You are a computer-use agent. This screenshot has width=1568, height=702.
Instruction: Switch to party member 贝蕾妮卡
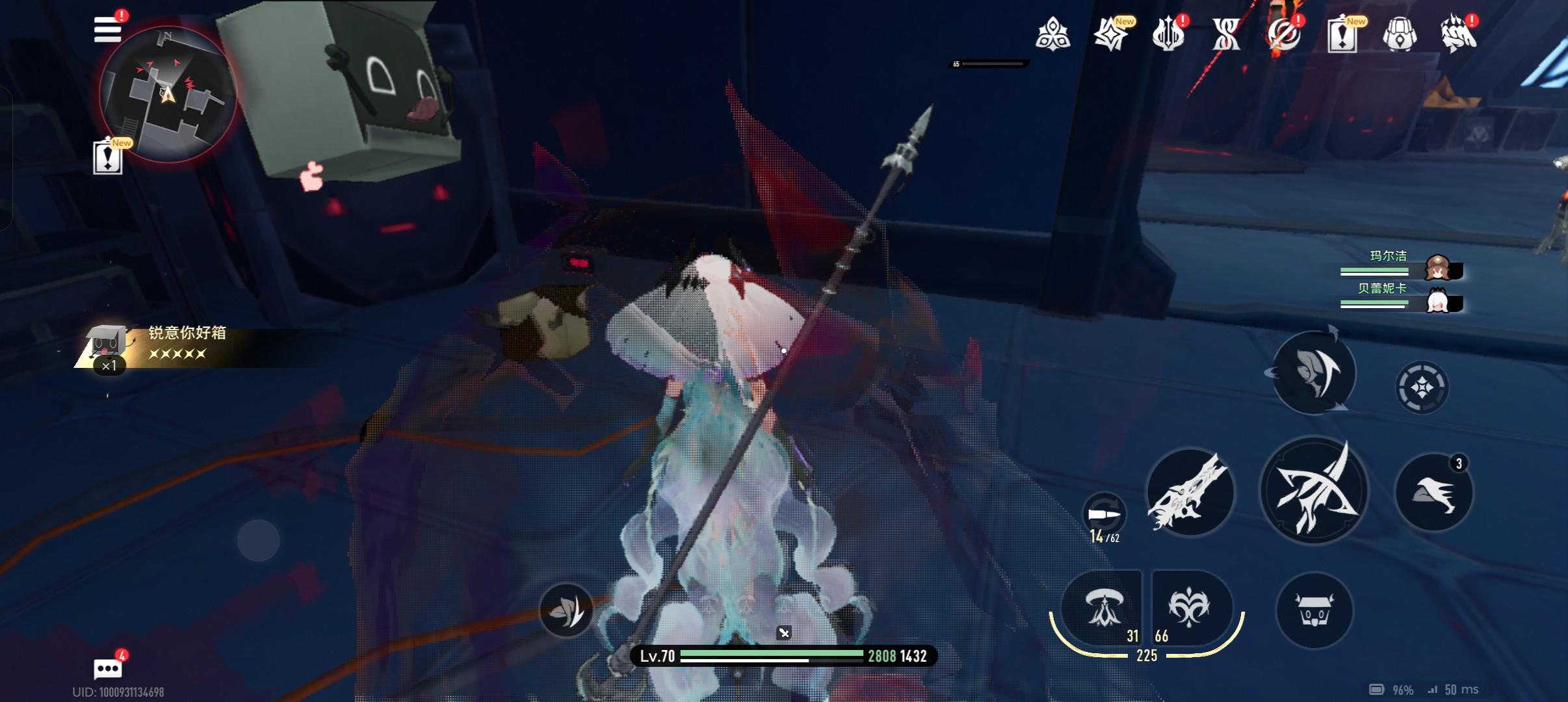[1437, 301]
